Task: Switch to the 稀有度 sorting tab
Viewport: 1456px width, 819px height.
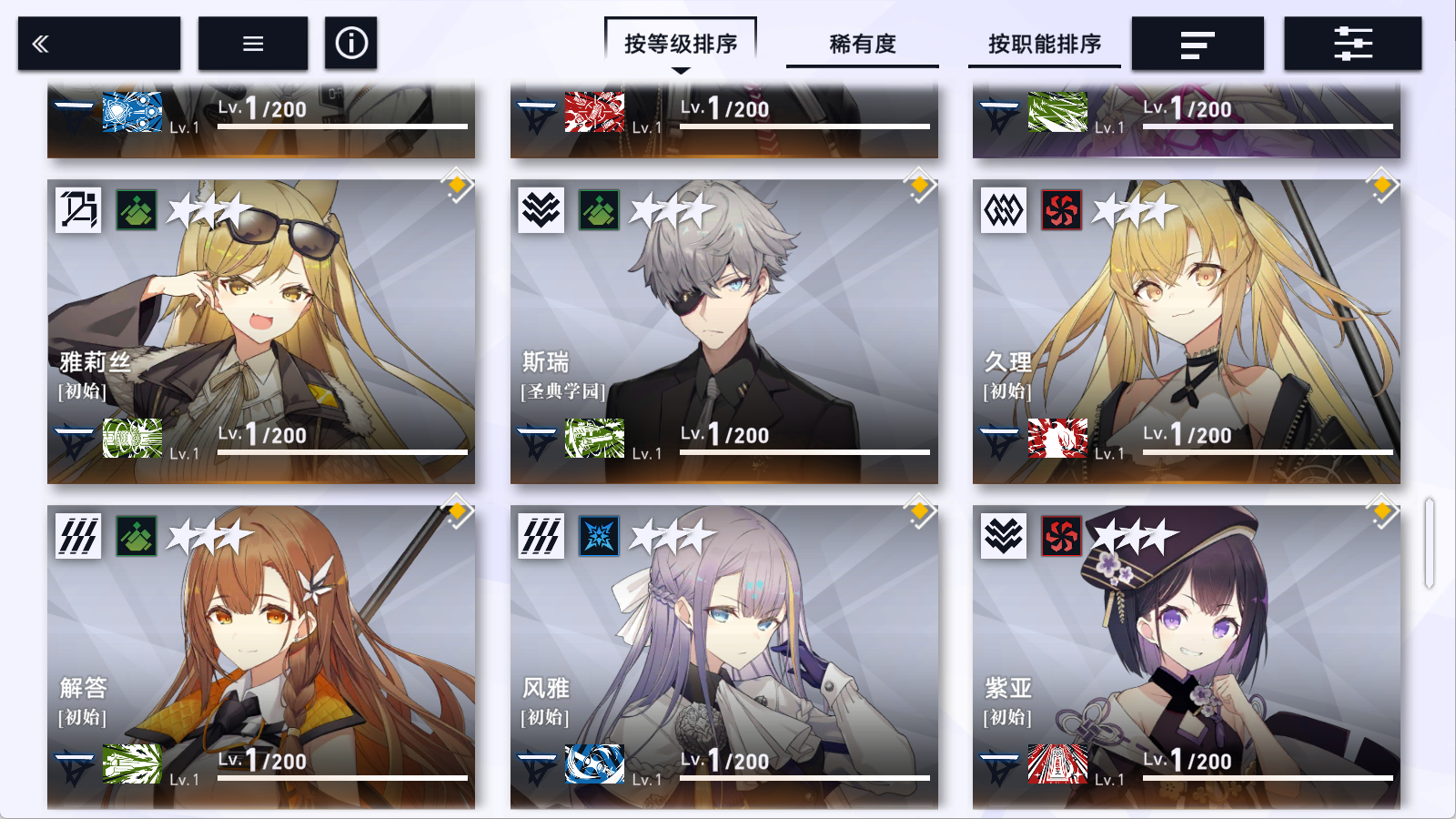Action: pos(862,43)
